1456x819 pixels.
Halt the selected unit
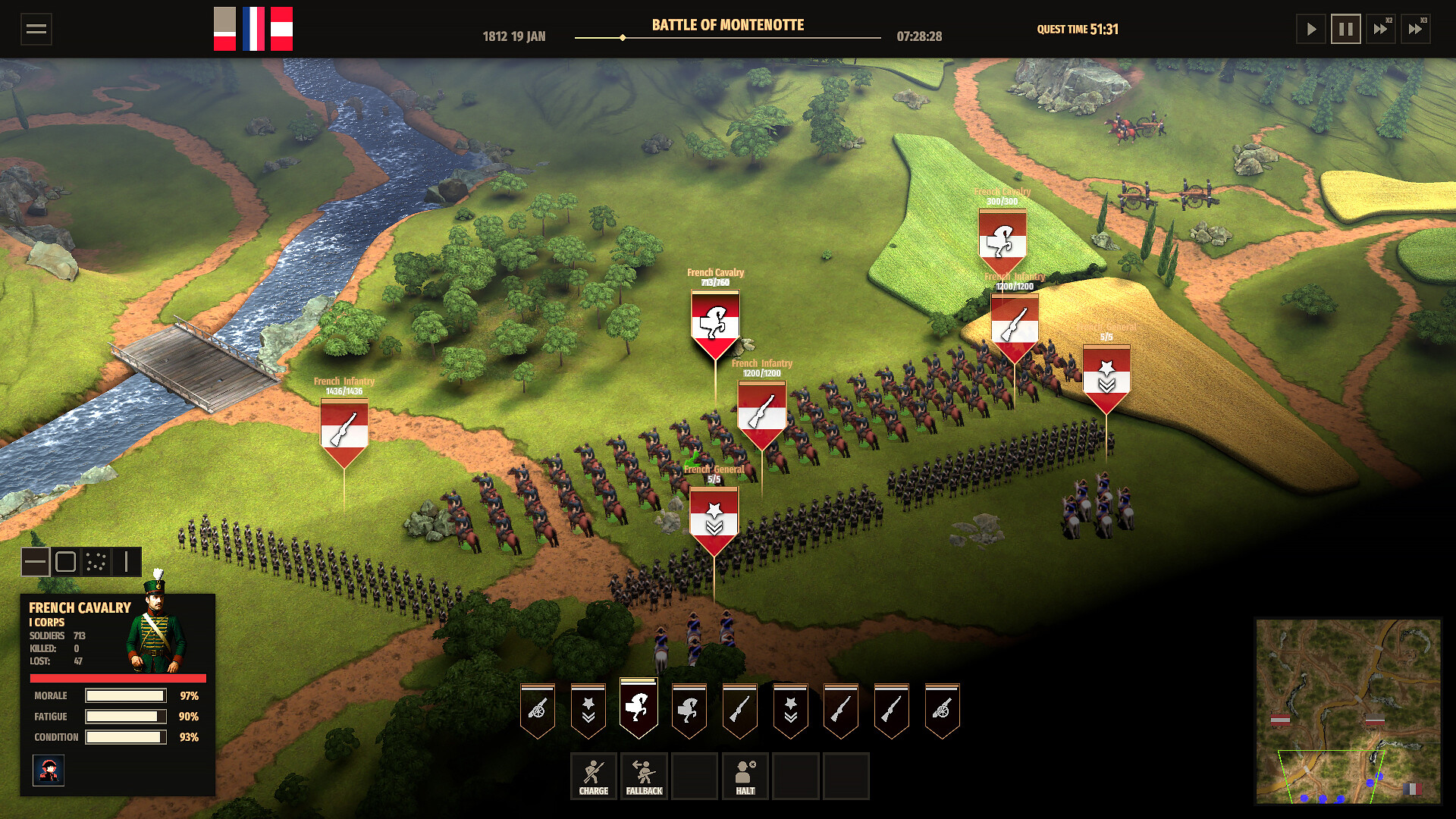[x=745, y=776]
